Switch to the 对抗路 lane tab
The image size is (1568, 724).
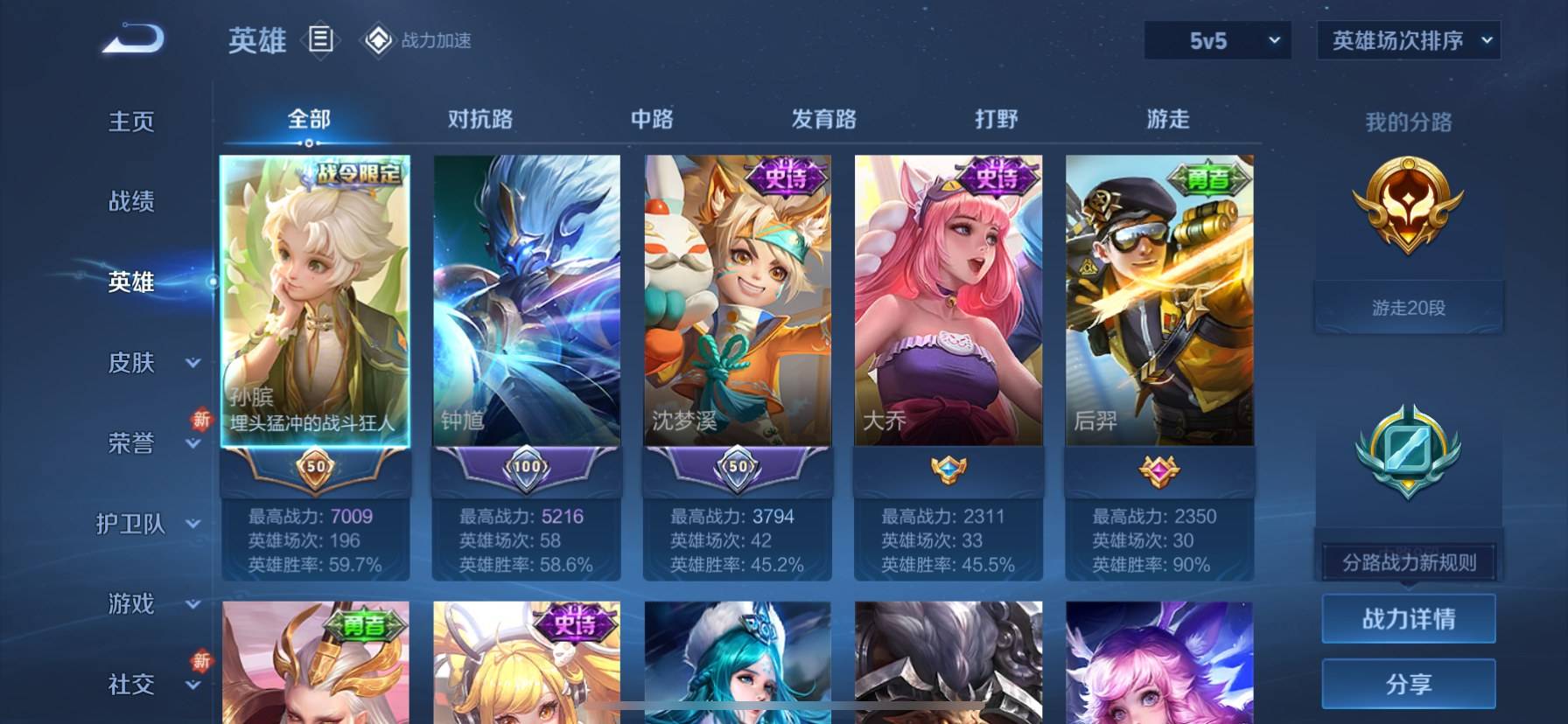point(479,119)
